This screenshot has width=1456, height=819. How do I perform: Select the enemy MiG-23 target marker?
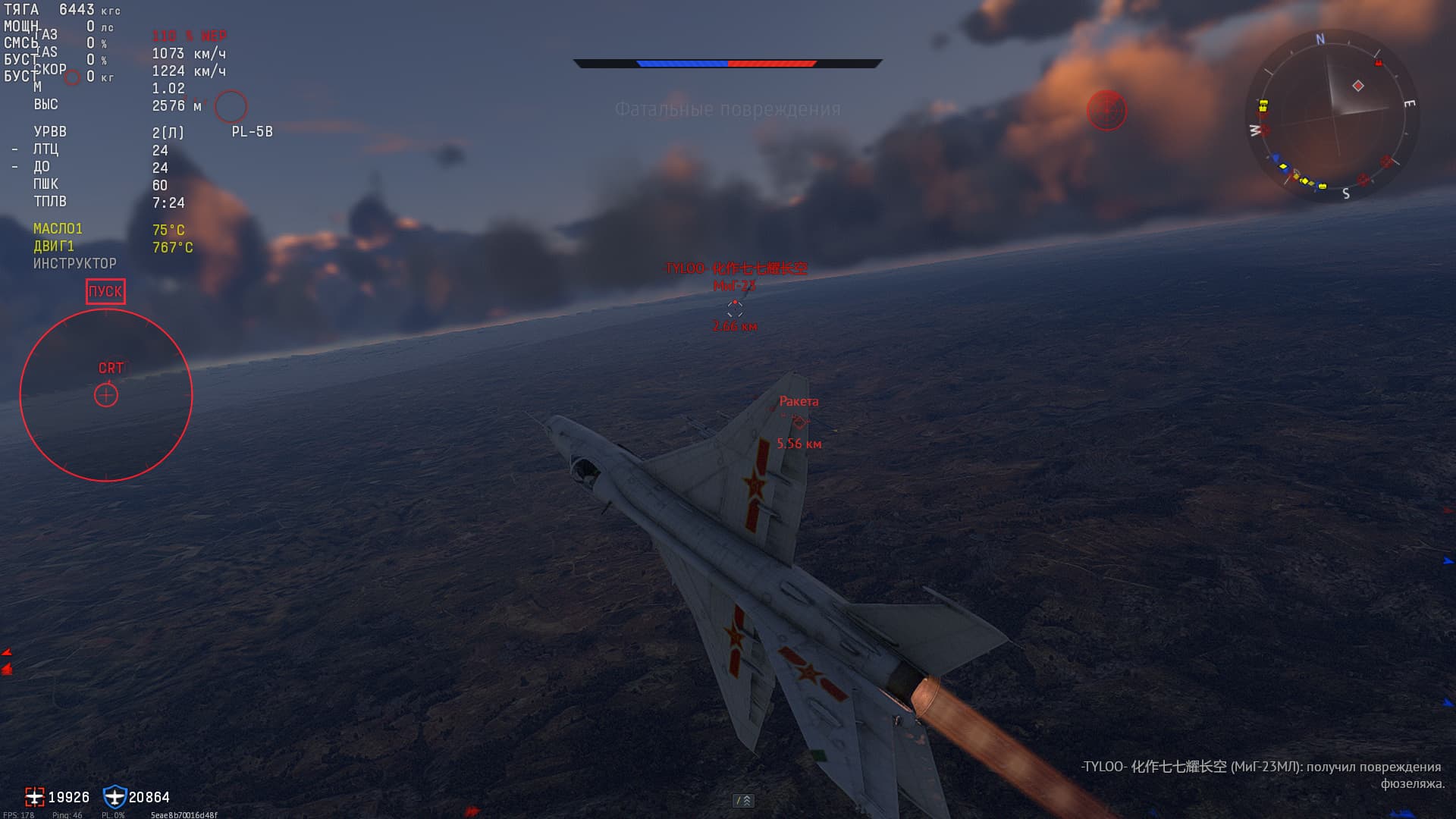(x=735, y=307)
